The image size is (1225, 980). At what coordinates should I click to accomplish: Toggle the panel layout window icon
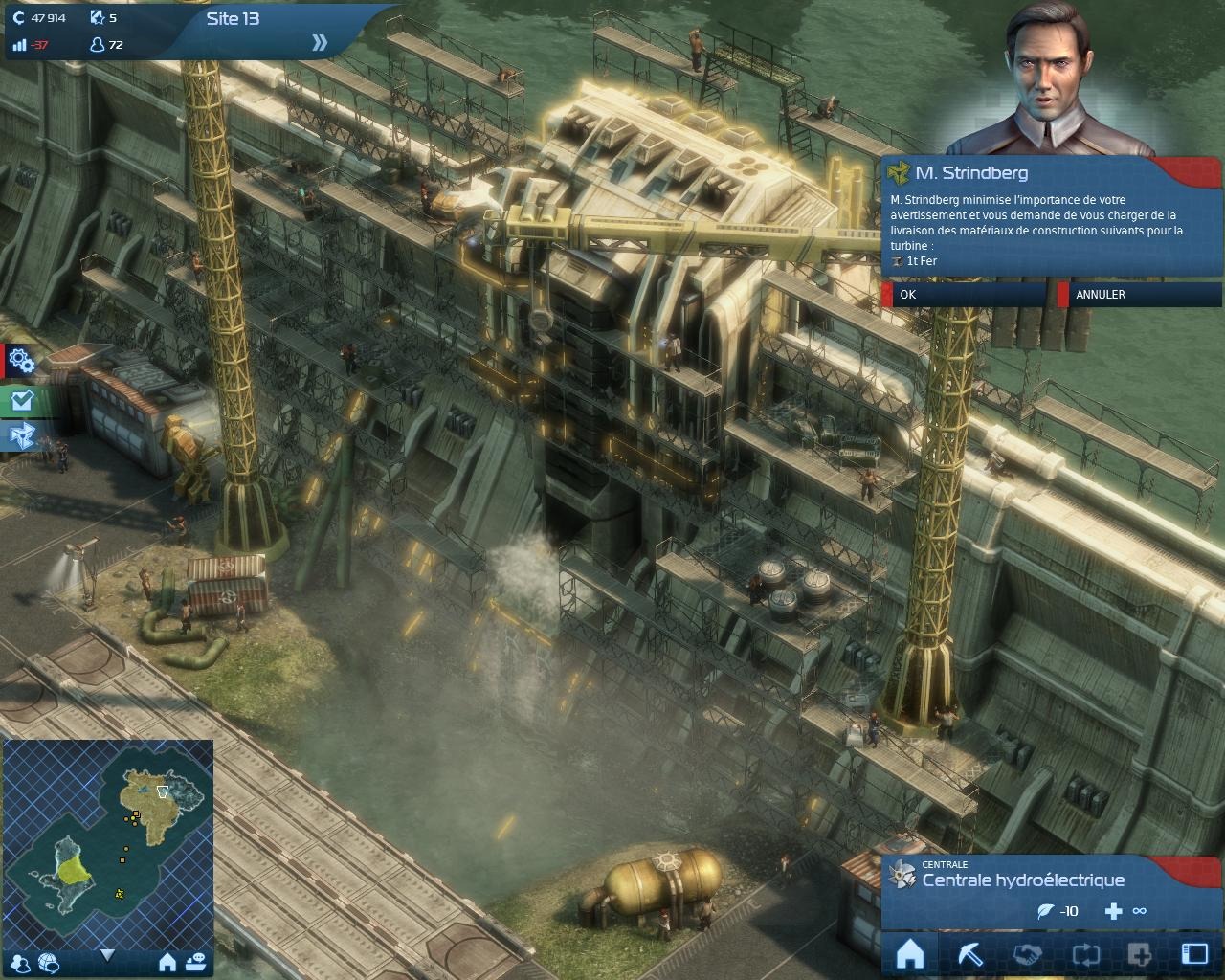click(x=1194, y=954)
